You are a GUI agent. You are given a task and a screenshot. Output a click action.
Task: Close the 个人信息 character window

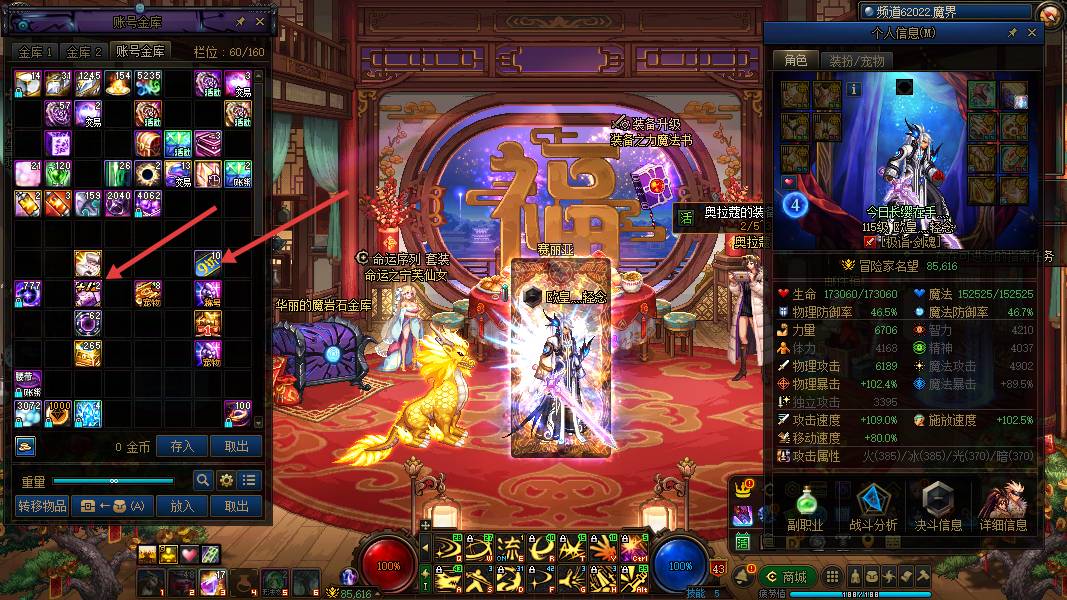click(x=1033, y=33)
